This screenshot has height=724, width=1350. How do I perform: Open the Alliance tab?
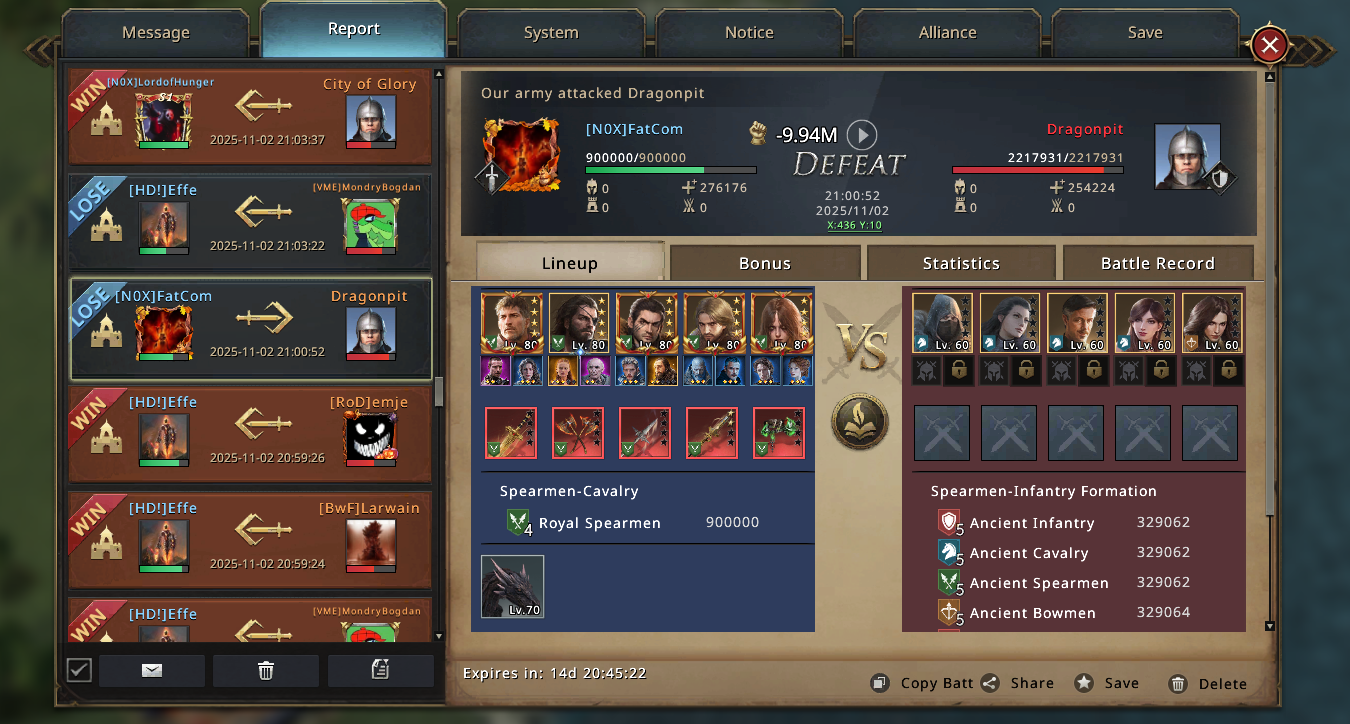click(947, 32)
